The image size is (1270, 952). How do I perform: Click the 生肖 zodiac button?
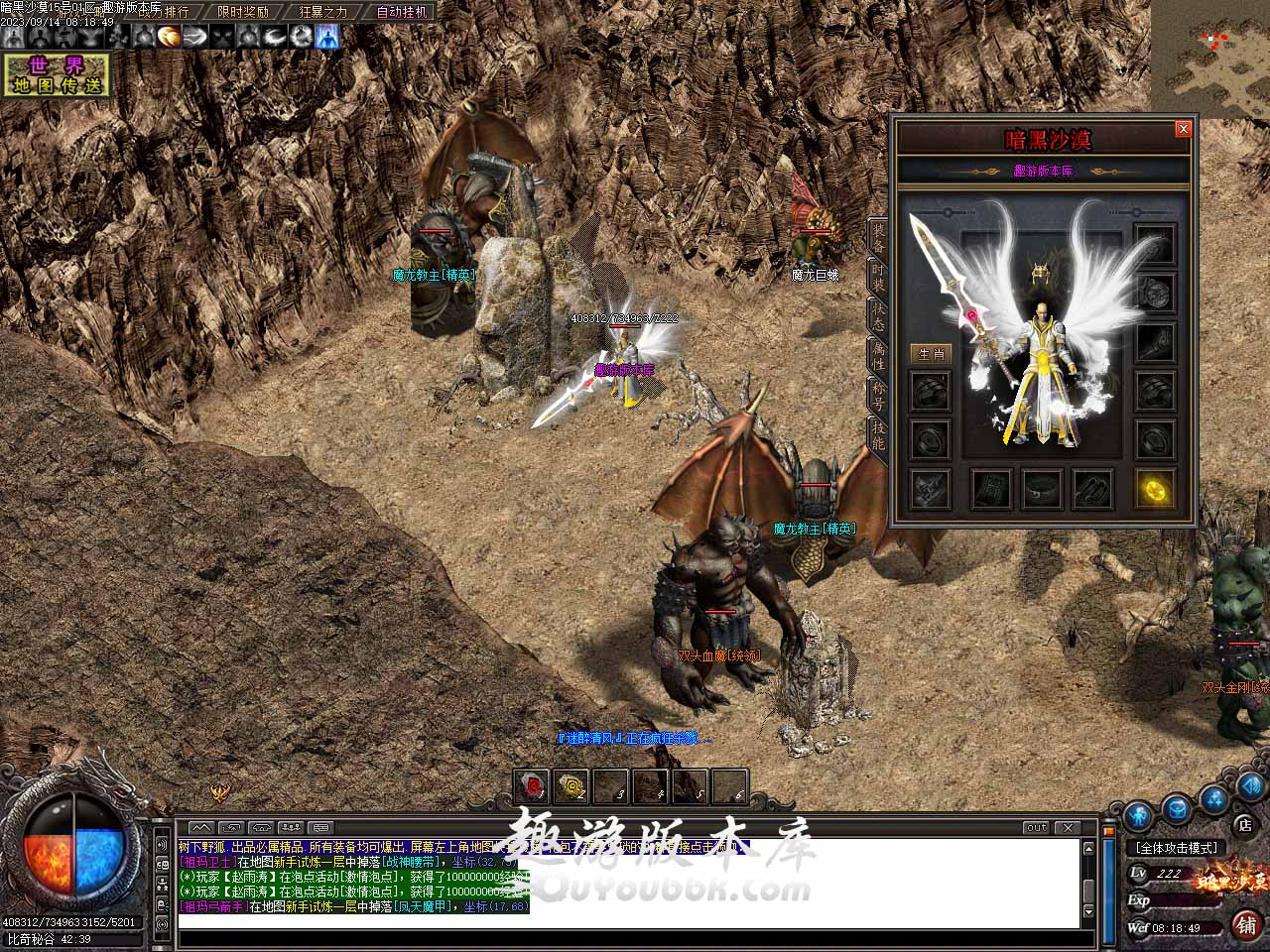pyautogui.click(x=931, y=353)
